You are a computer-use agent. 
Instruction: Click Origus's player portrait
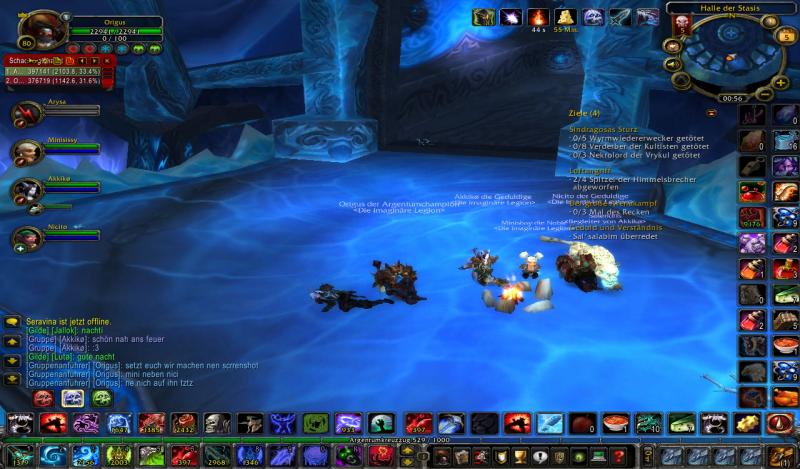[37, 28]
